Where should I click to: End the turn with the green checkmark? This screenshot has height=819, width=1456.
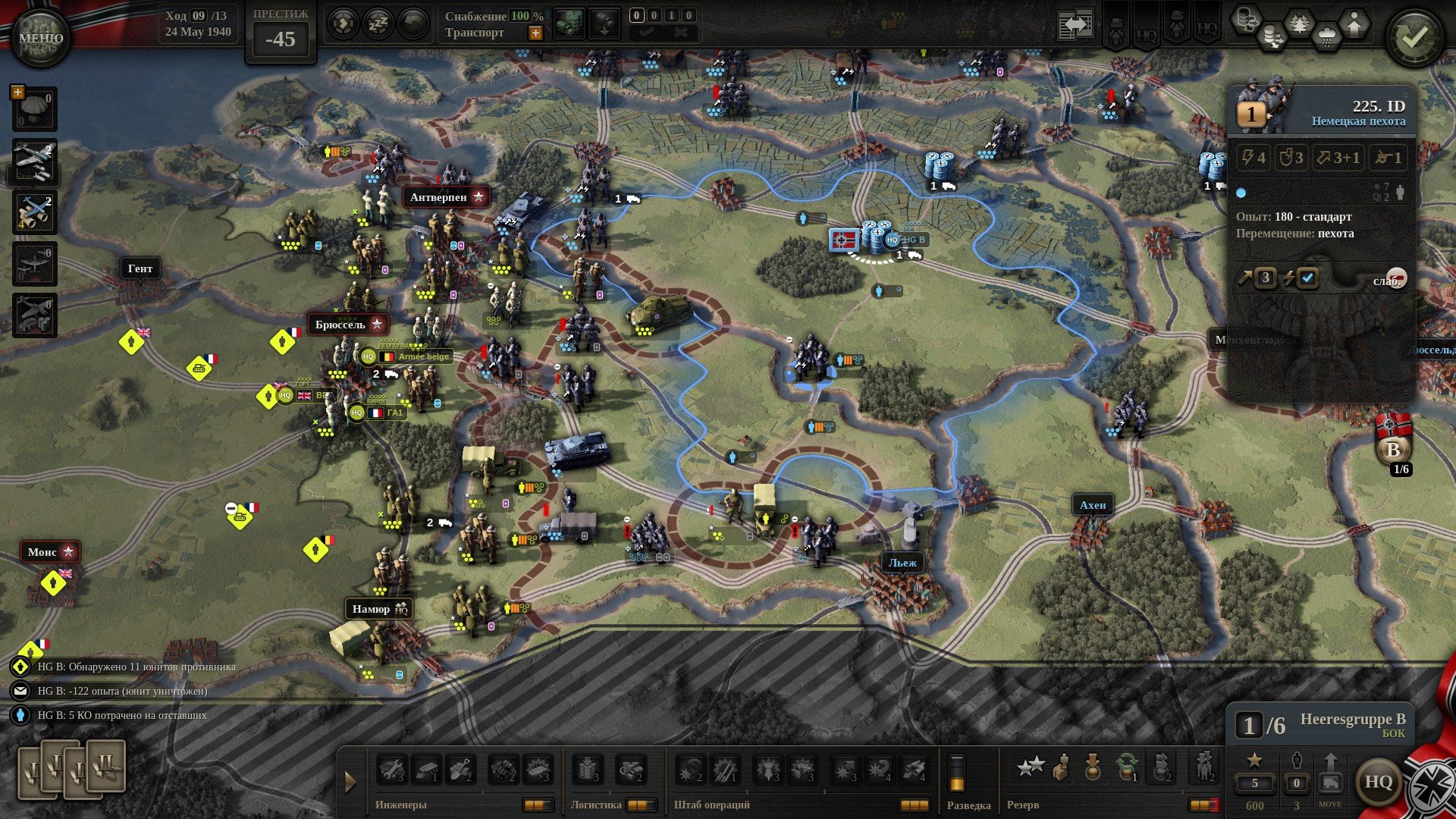coord(1414,37)
